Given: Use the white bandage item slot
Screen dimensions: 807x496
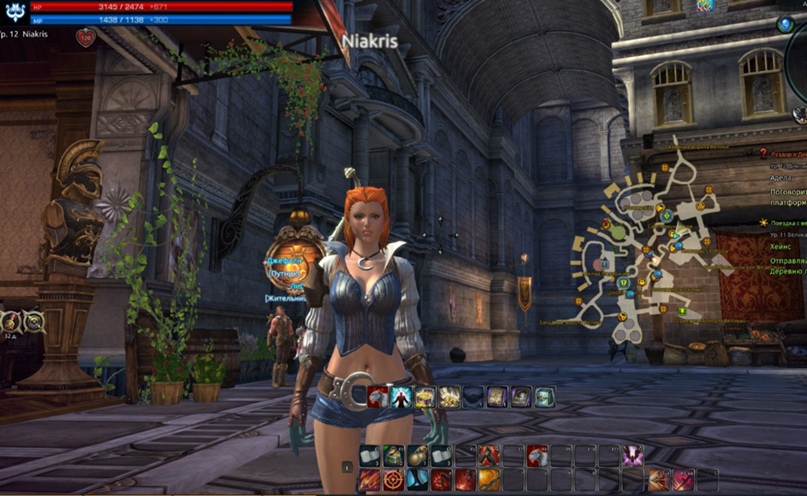Looking at the screenshot, I should [x=369, y=456].
